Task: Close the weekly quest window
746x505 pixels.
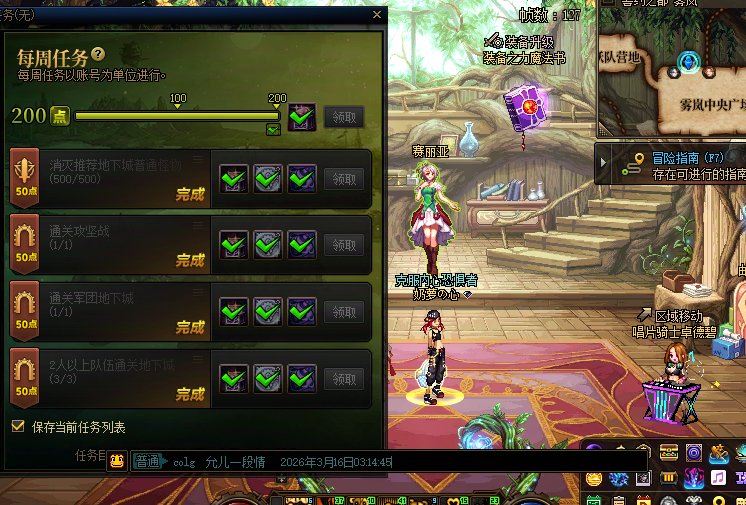Action: click(x=377, y=15)
